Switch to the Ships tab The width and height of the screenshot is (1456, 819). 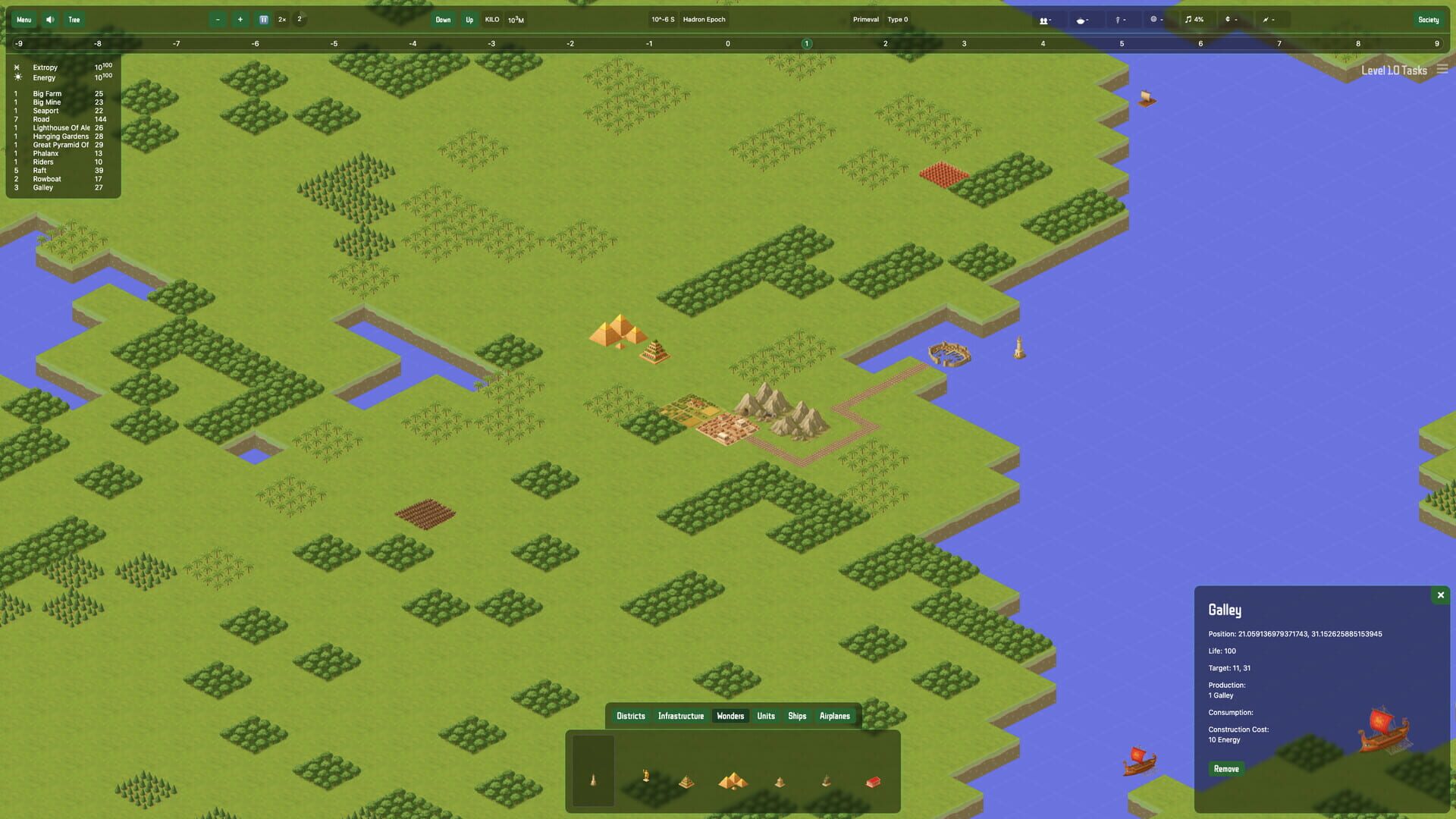pyautogui.click(x=796, y=716)
